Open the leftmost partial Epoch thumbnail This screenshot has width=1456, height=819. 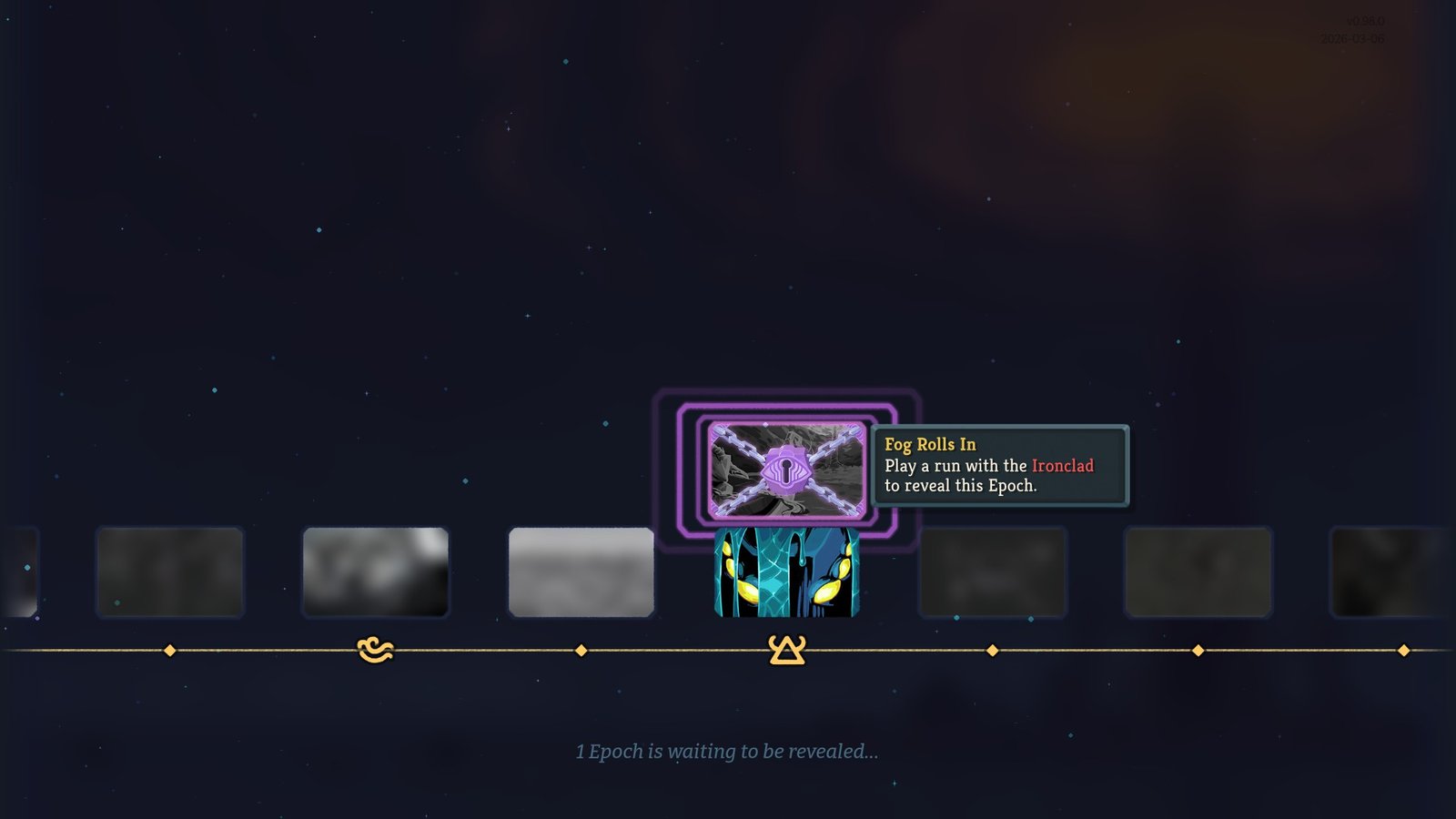[18, 573]
